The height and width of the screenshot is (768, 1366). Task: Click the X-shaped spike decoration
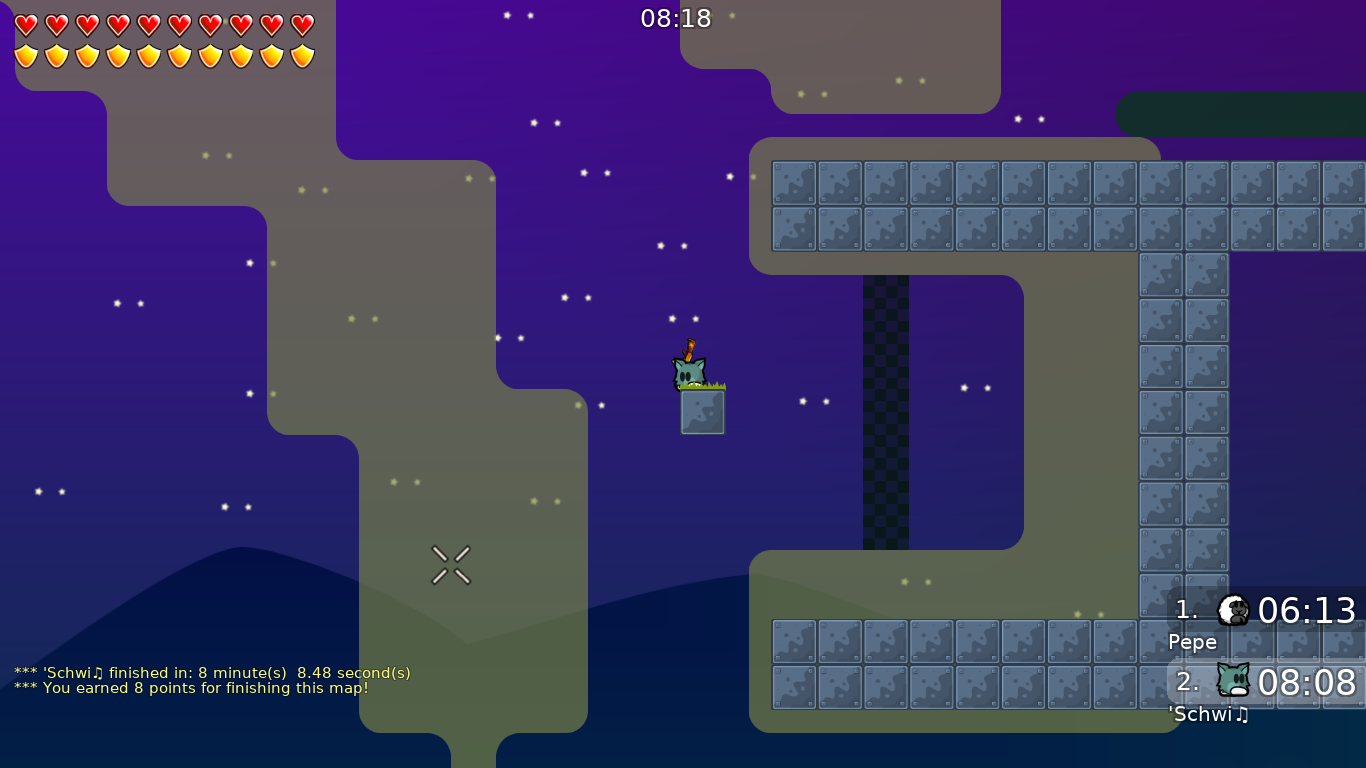coord(451,563)
